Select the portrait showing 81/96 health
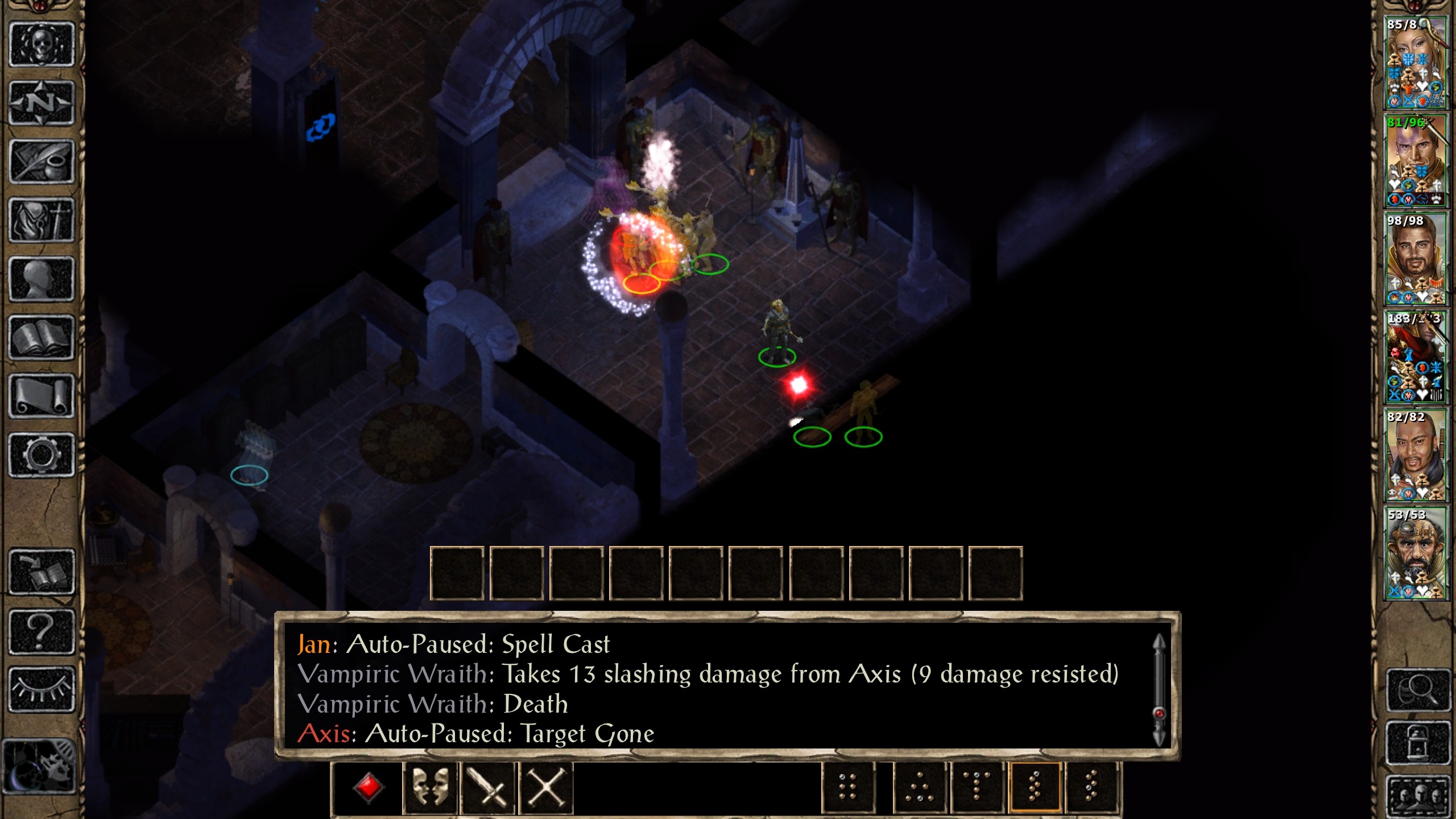The width and height of the screenshot is (1456, 819). pos(1415,162)
